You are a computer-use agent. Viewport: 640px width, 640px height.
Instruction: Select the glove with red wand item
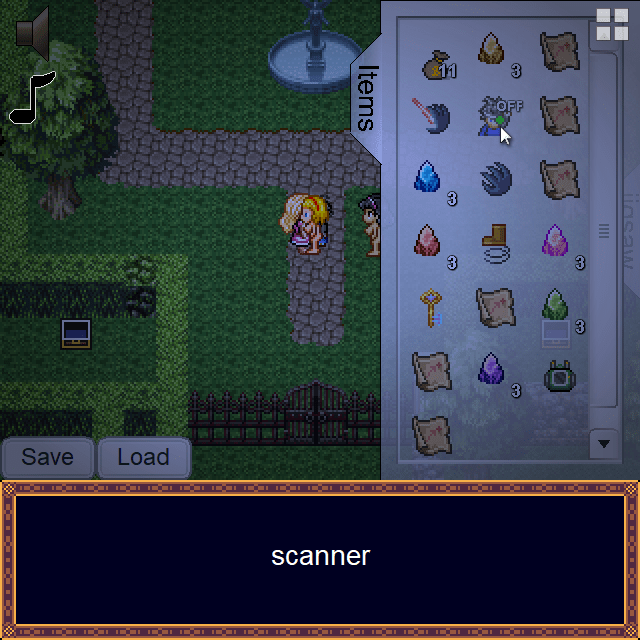(x=431, y=115)
